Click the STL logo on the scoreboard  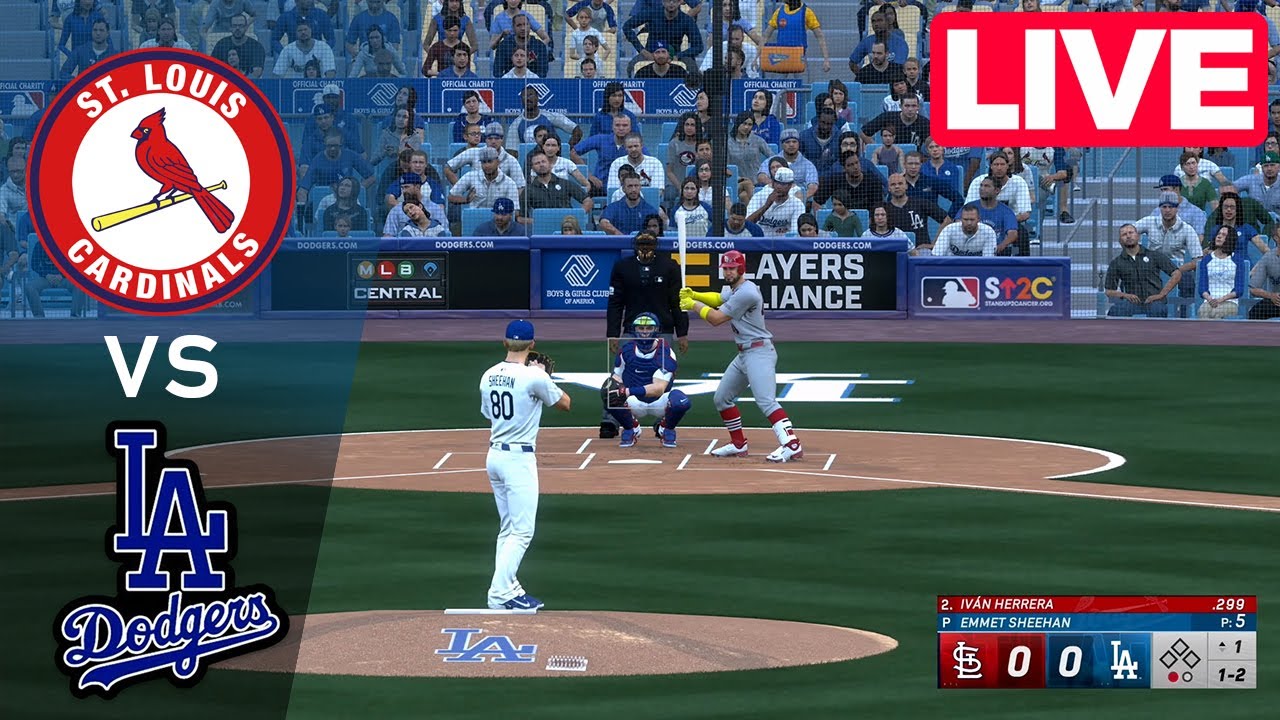click(x=968, y=661)
